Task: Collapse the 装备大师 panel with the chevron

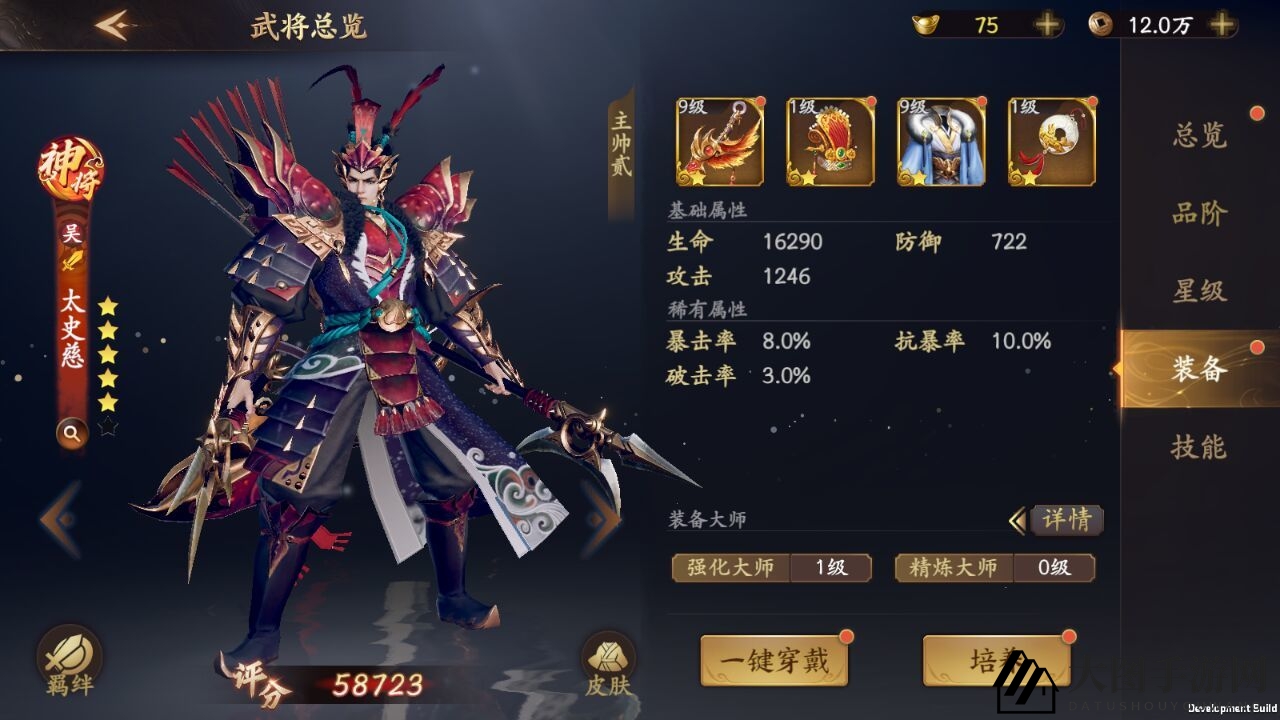Action: tap(1018, 520)
